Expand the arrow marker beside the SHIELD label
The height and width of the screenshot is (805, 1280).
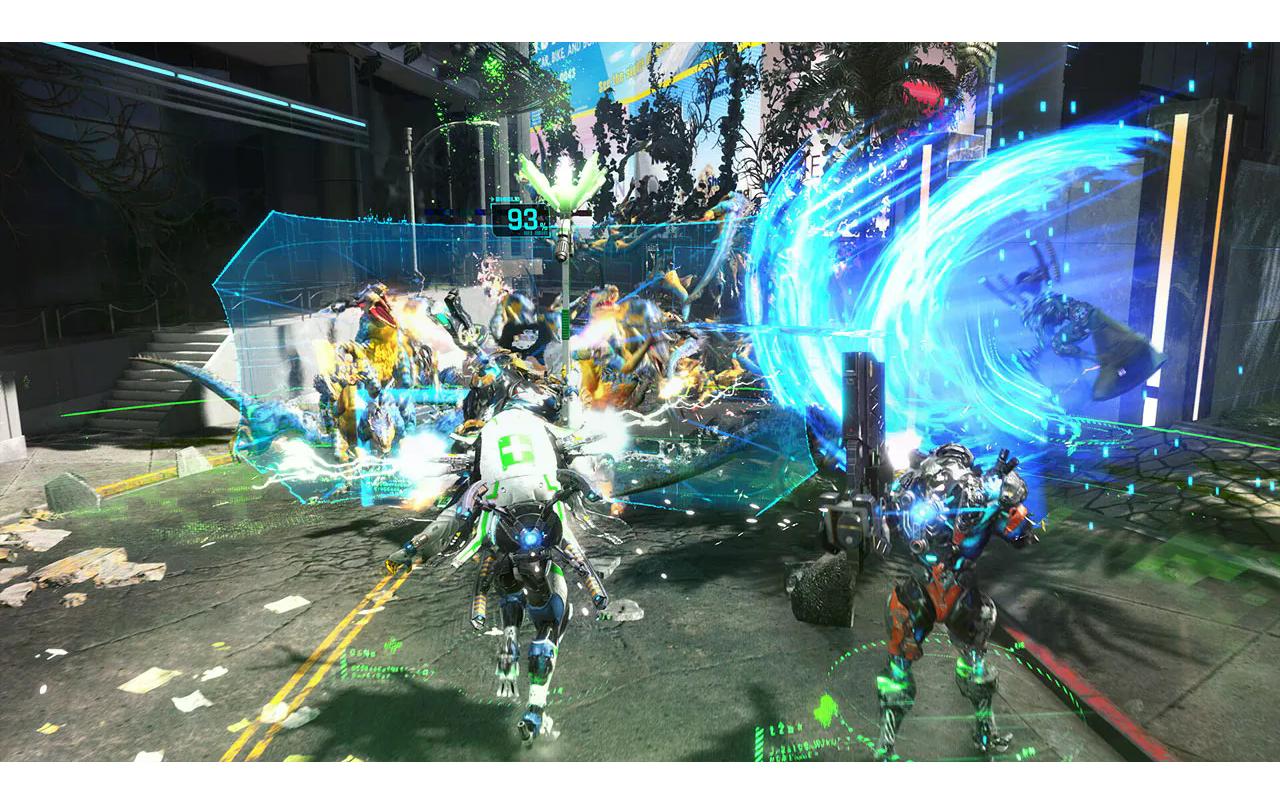pos(494,200)
